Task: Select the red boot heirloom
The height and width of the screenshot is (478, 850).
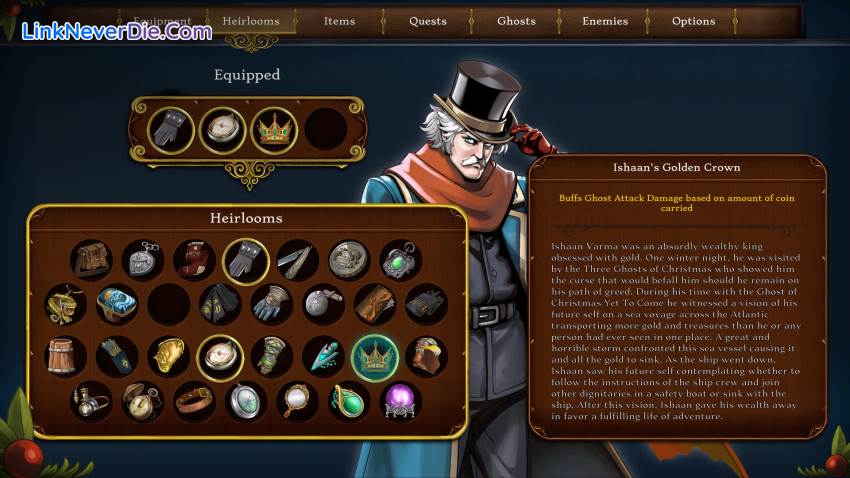Action: coord(194,260)
